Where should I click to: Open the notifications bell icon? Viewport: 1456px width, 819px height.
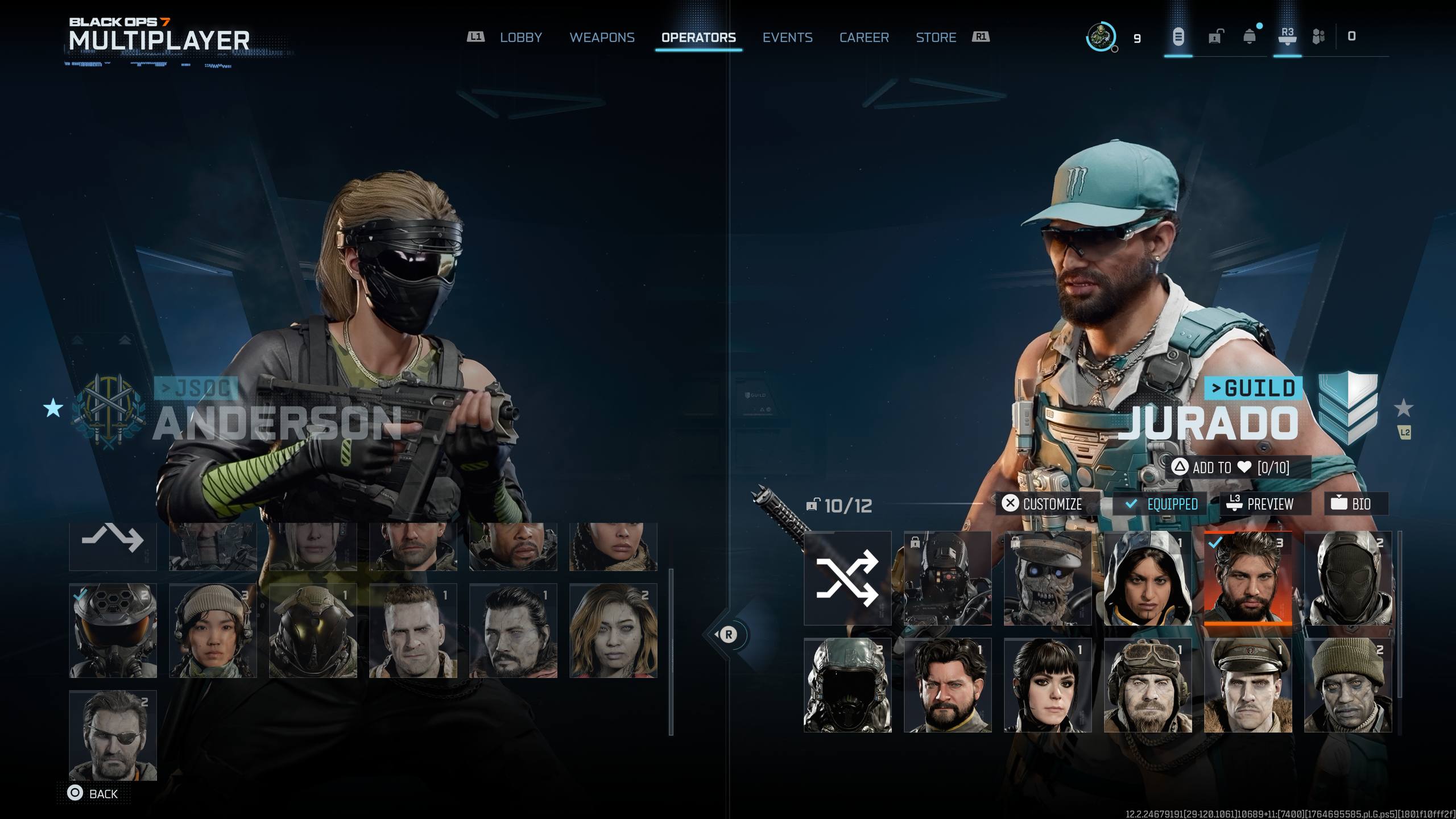[x=1250, y=38]
